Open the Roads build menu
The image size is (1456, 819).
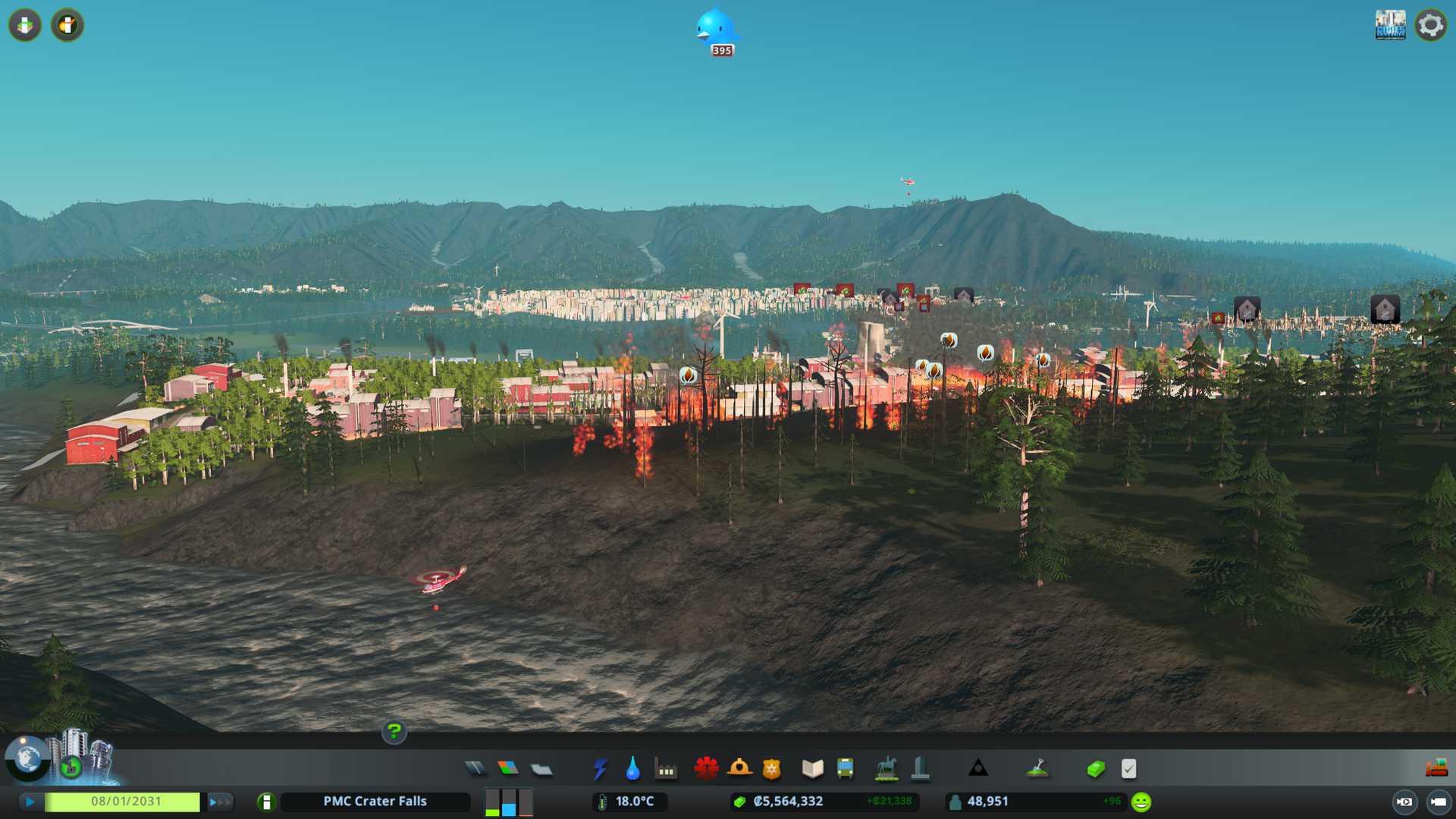coord(475,769)
